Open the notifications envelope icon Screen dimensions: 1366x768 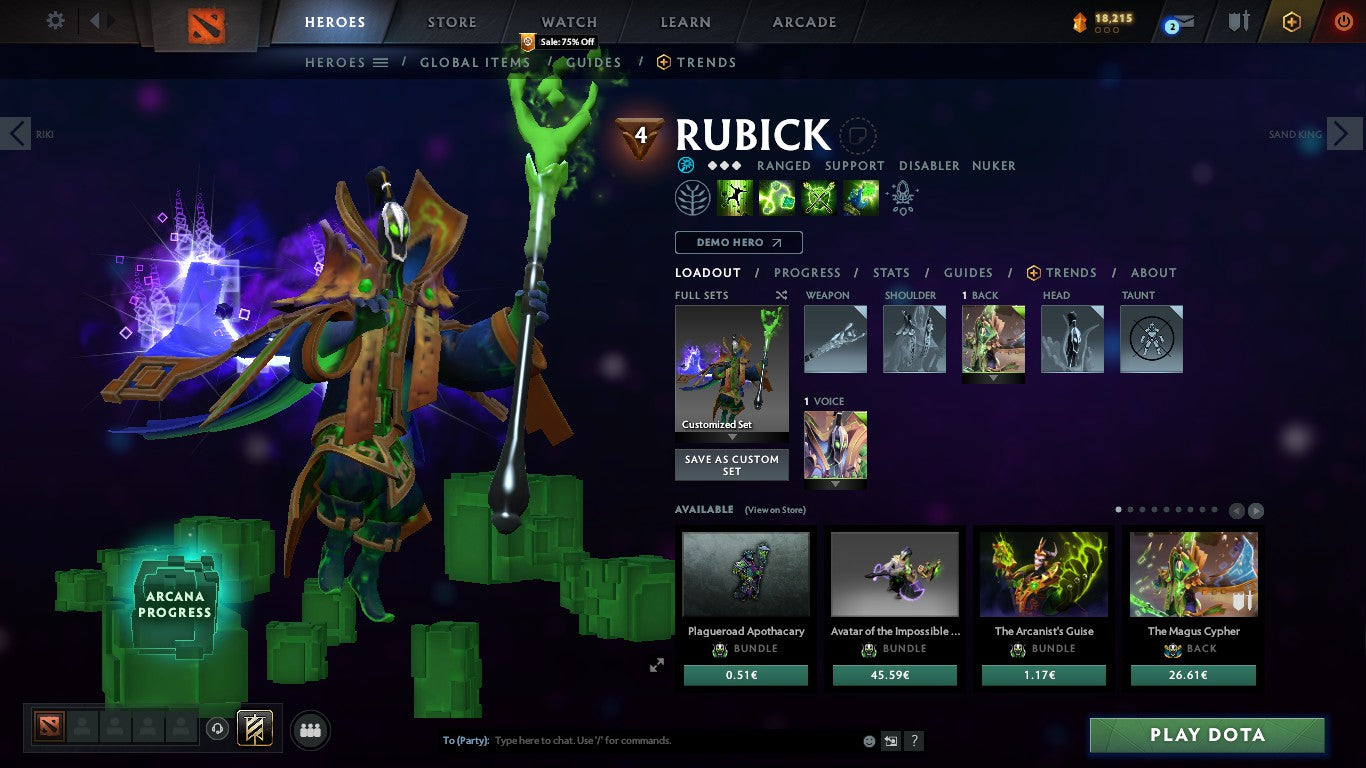pyautogui.click(x=1183, y=22)
